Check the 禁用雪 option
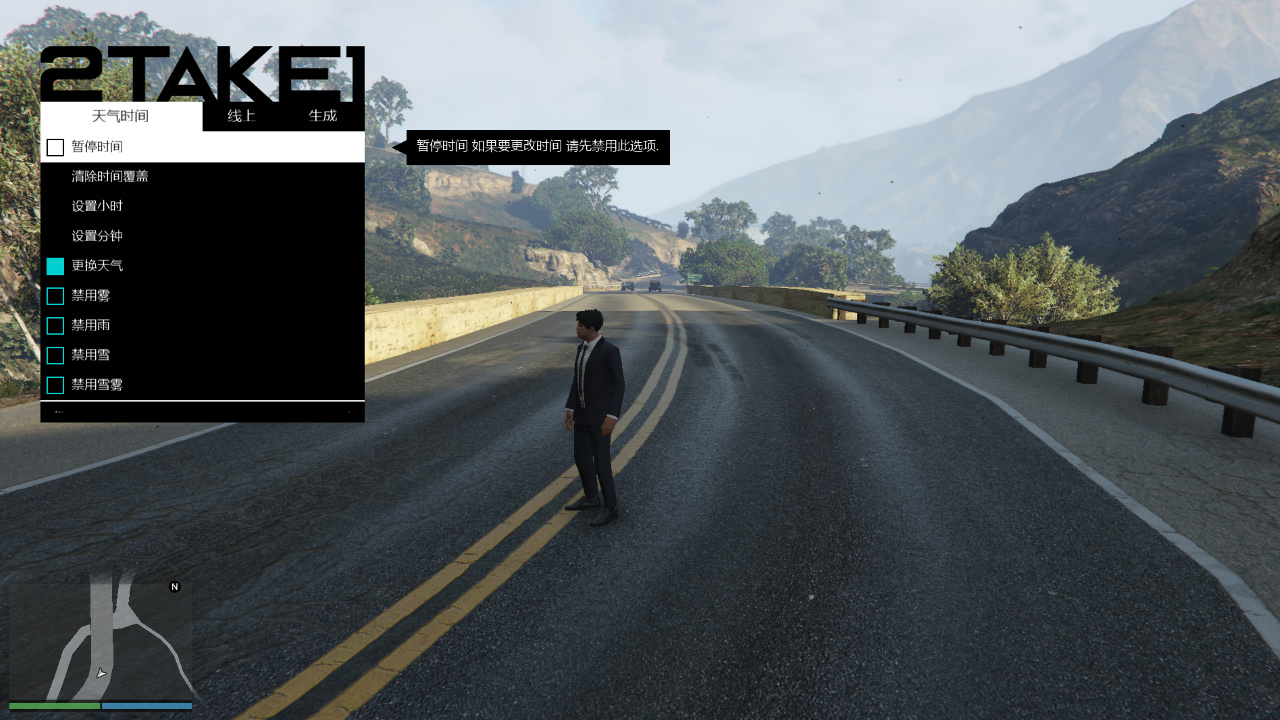 (x=55, y=355)
